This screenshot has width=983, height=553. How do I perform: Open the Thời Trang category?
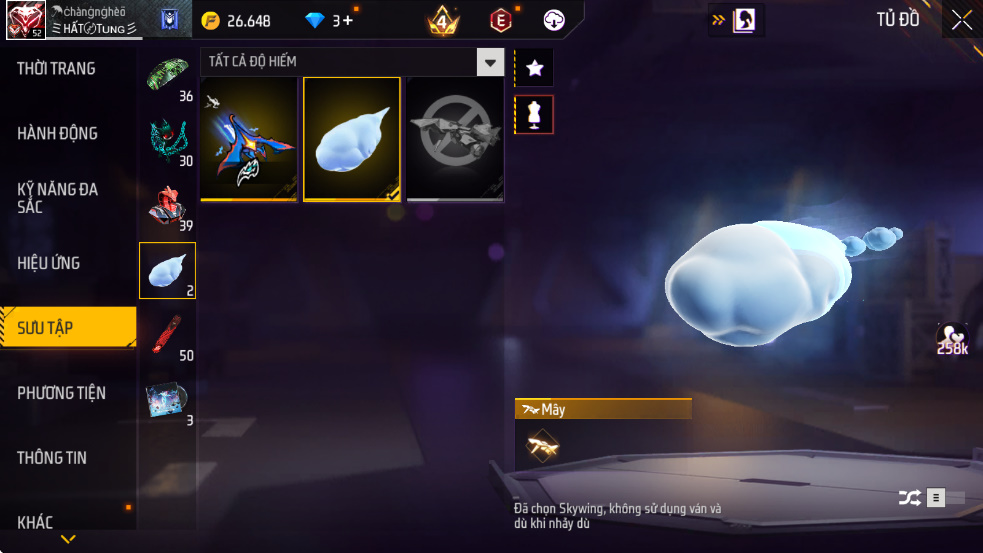coord(57,69)
